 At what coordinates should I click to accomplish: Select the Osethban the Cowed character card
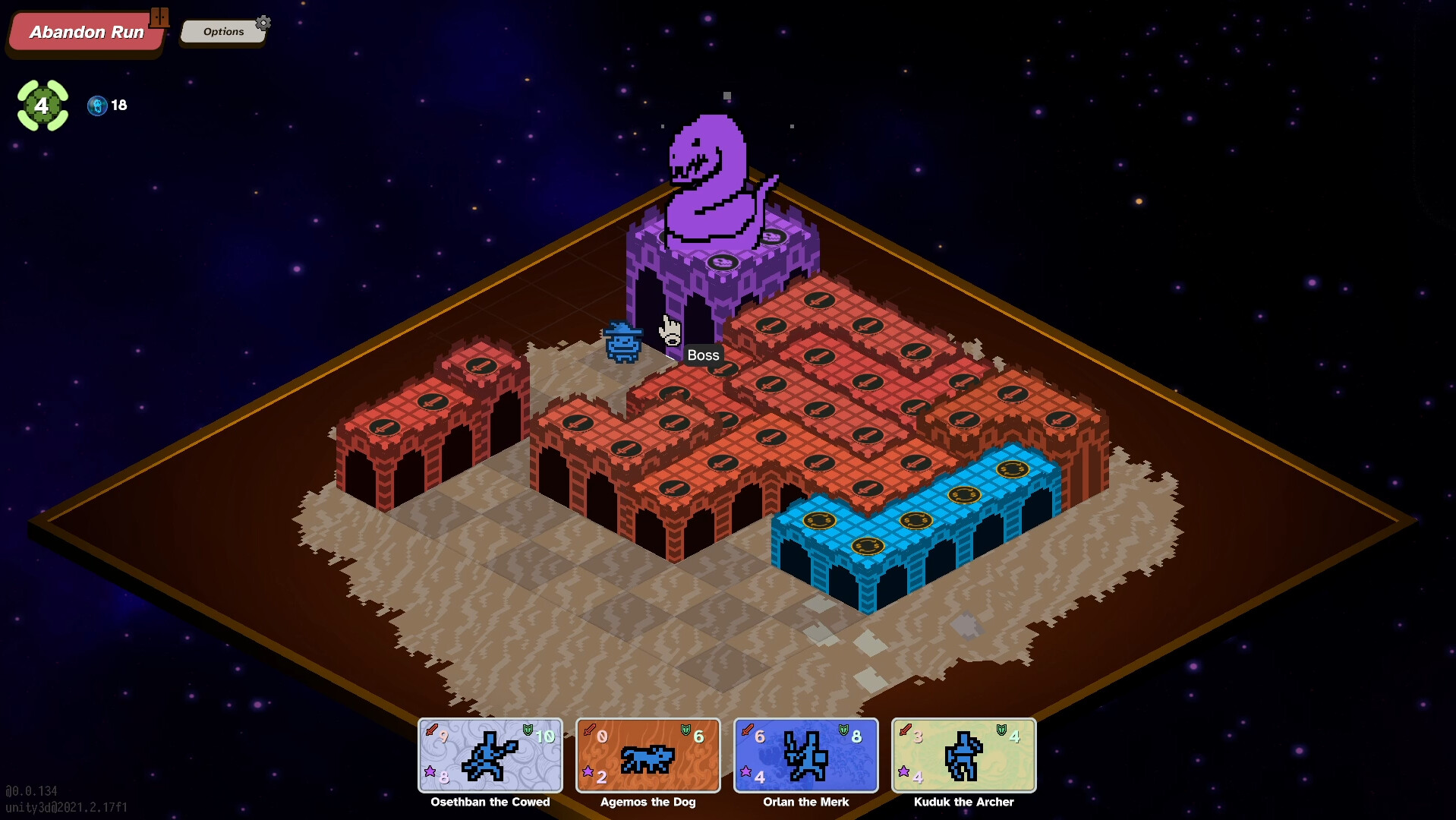pyautogui.click(x=490, y=755)
